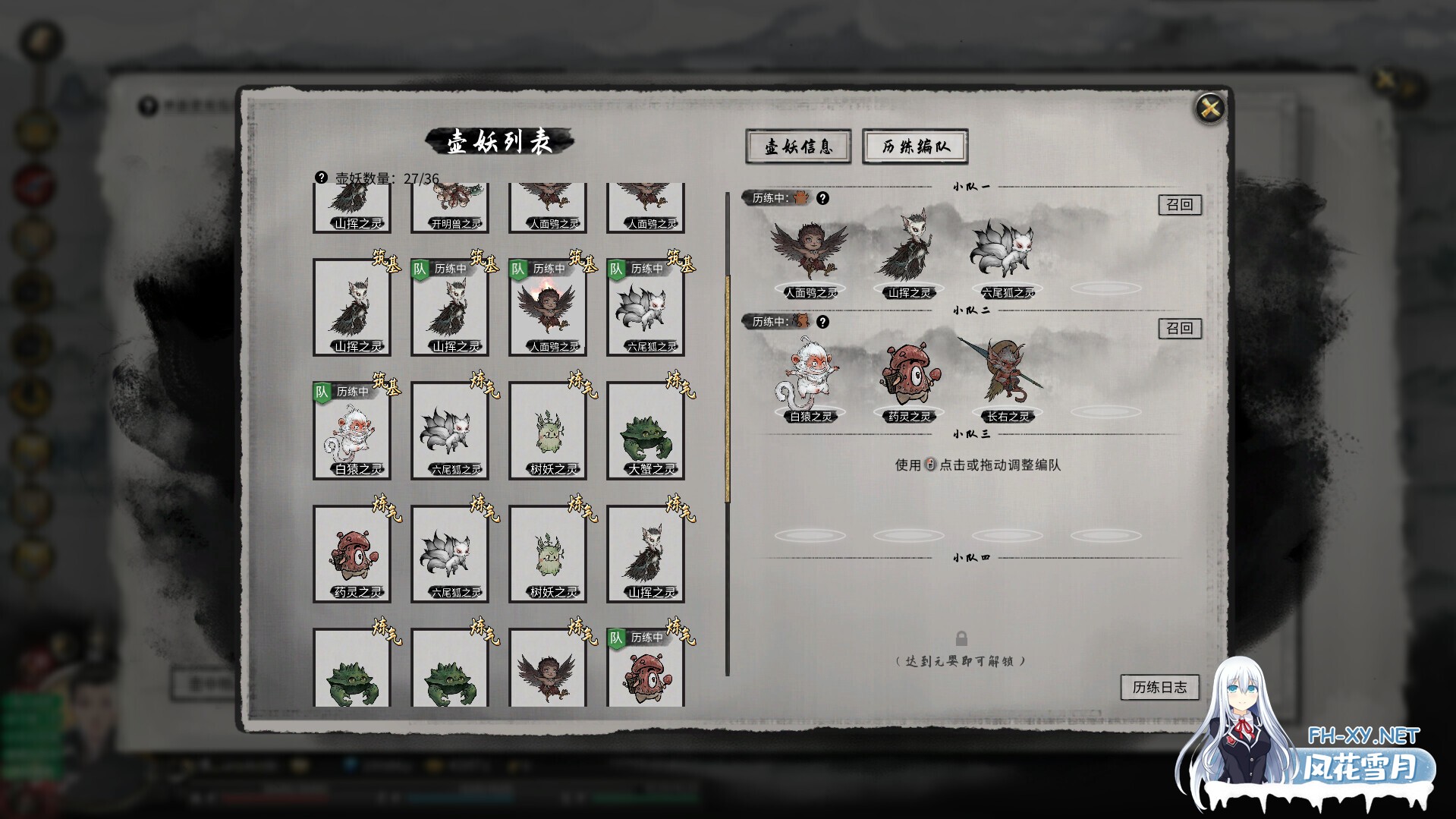
Task: Open the 历练日志 log
Action: pyautogui.click(x=1159, y=686)
